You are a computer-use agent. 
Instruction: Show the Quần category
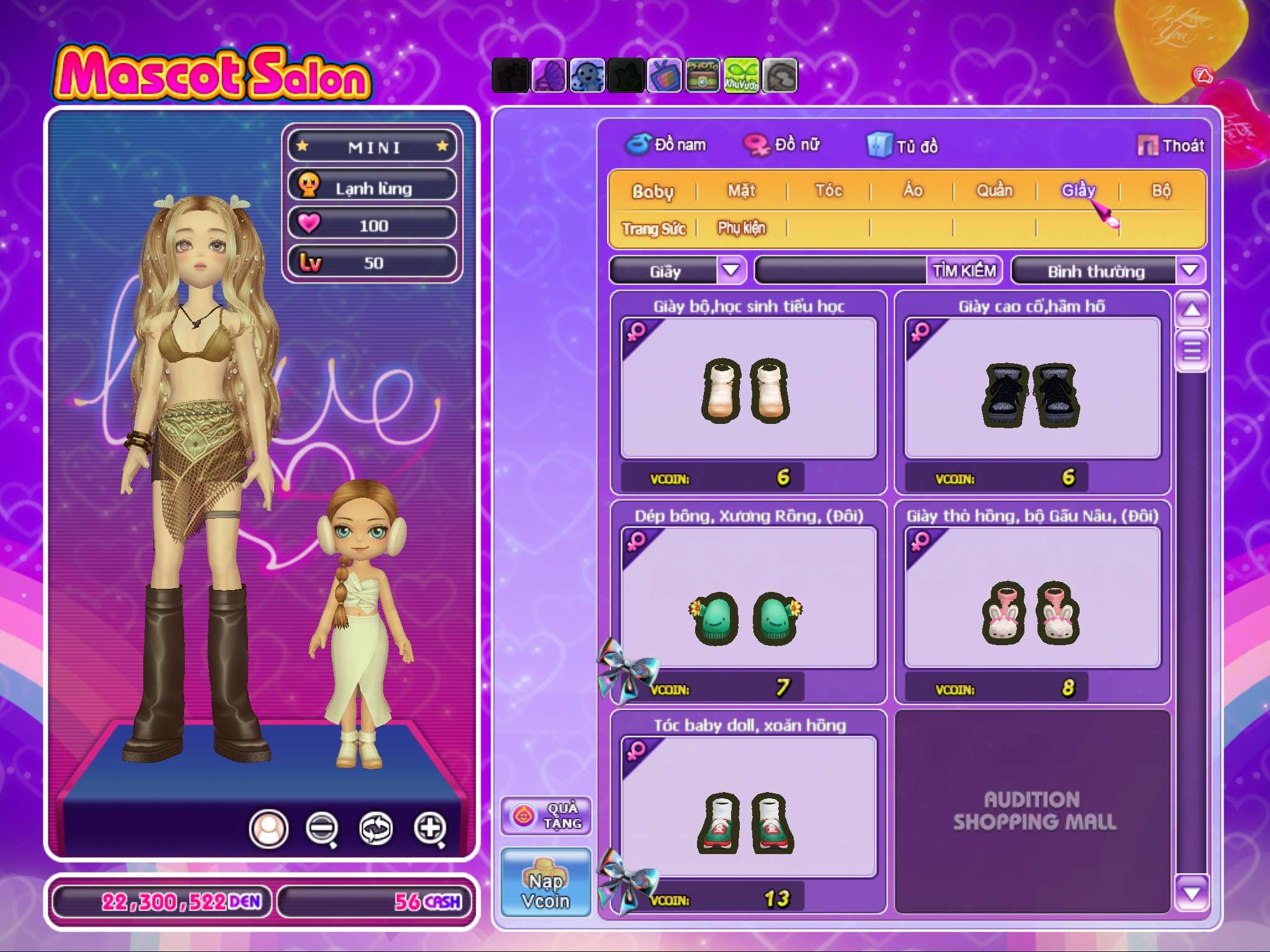pos(994,191)
